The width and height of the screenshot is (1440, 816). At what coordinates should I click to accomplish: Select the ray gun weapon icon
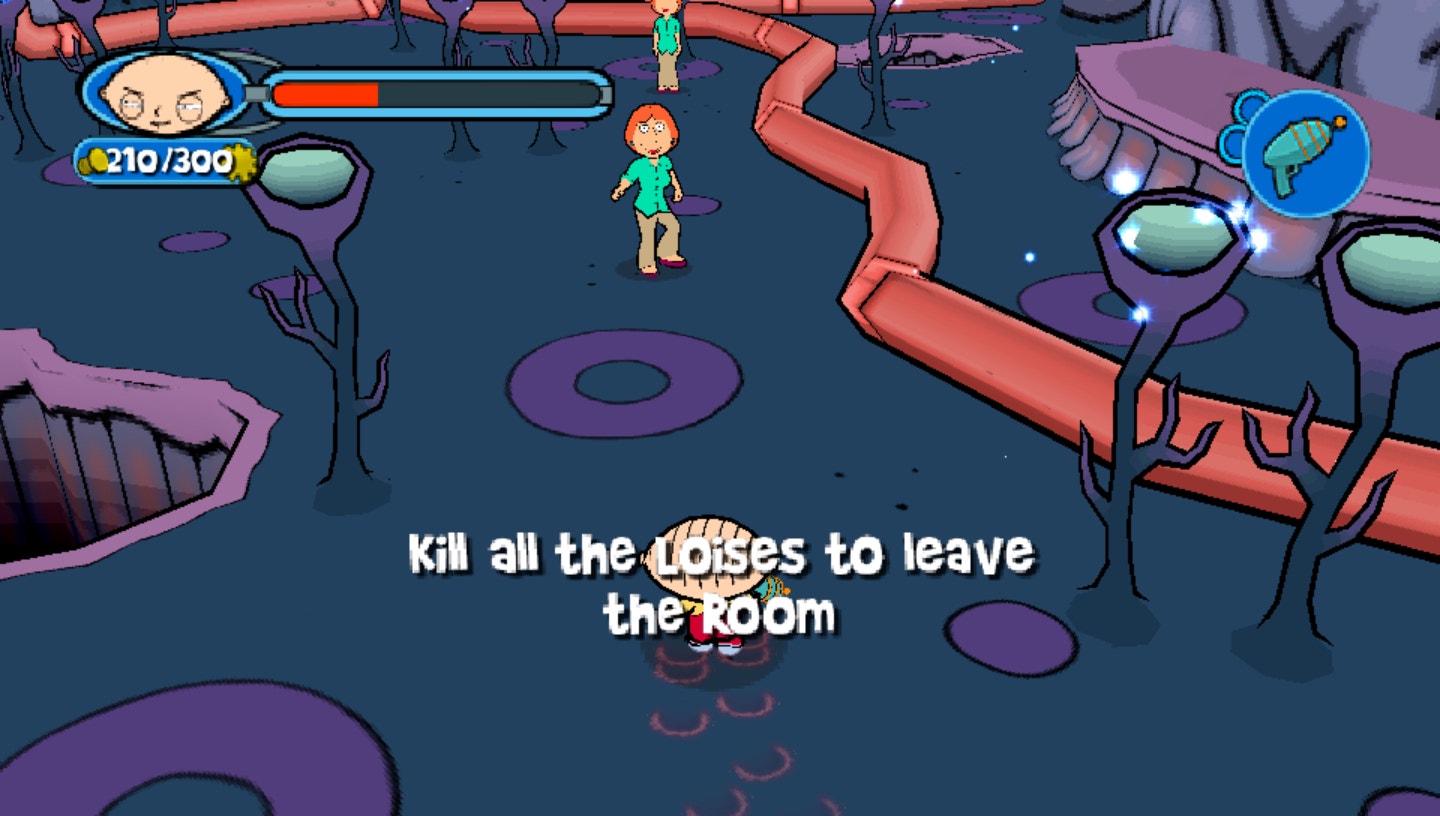point(1305,153)
